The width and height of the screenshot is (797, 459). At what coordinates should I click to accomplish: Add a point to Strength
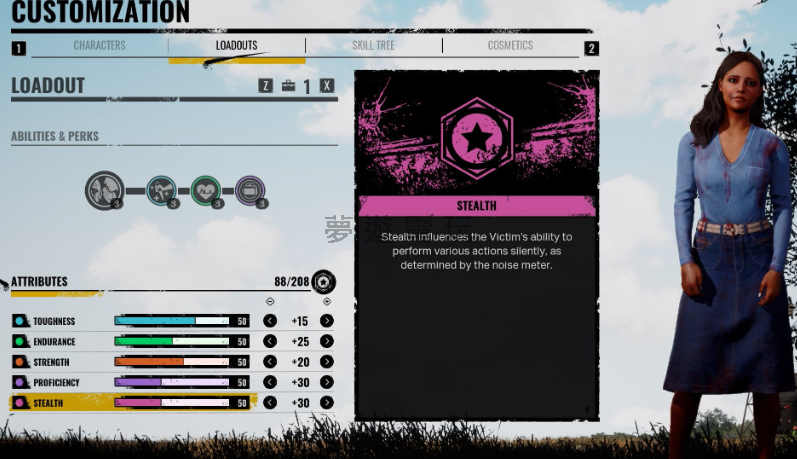(327, 362)
